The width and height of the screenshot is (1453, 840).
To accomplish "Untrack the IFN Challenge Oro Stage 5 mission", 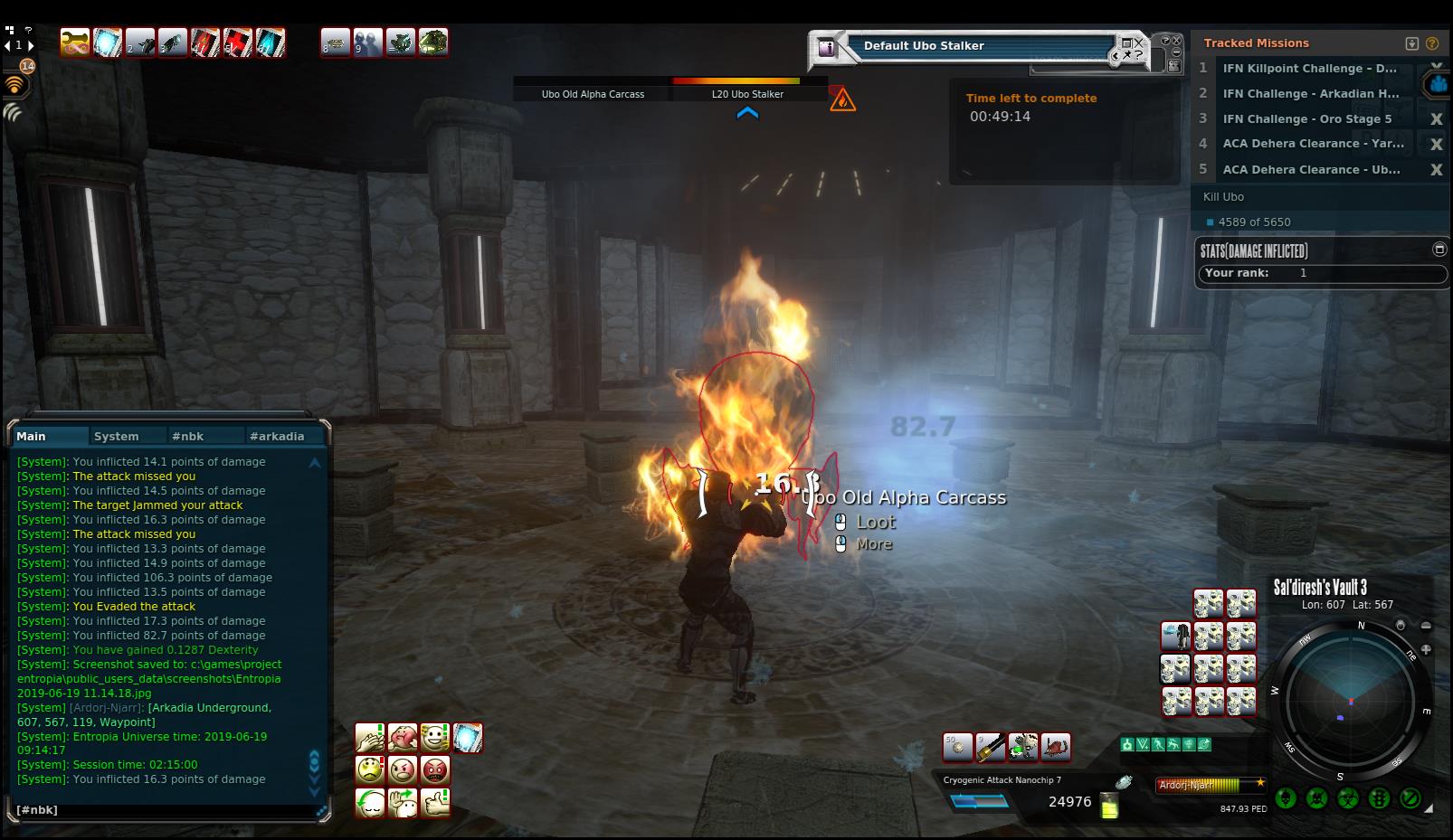I will tap(1435, 119).
